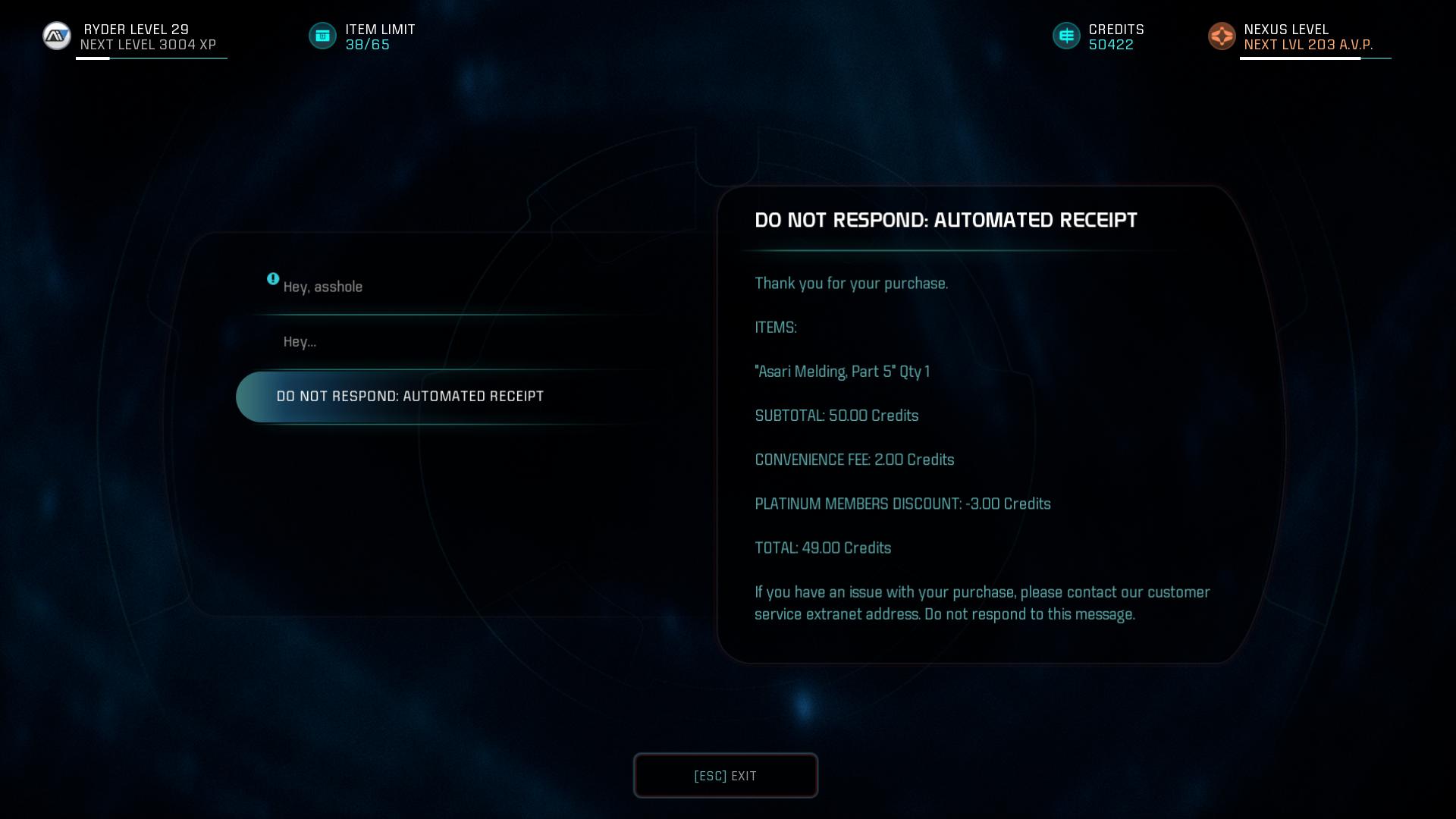1456x819 pixels.
Task: Click the Nexus A.V.P. progress bar
Action: [1316, 58]
